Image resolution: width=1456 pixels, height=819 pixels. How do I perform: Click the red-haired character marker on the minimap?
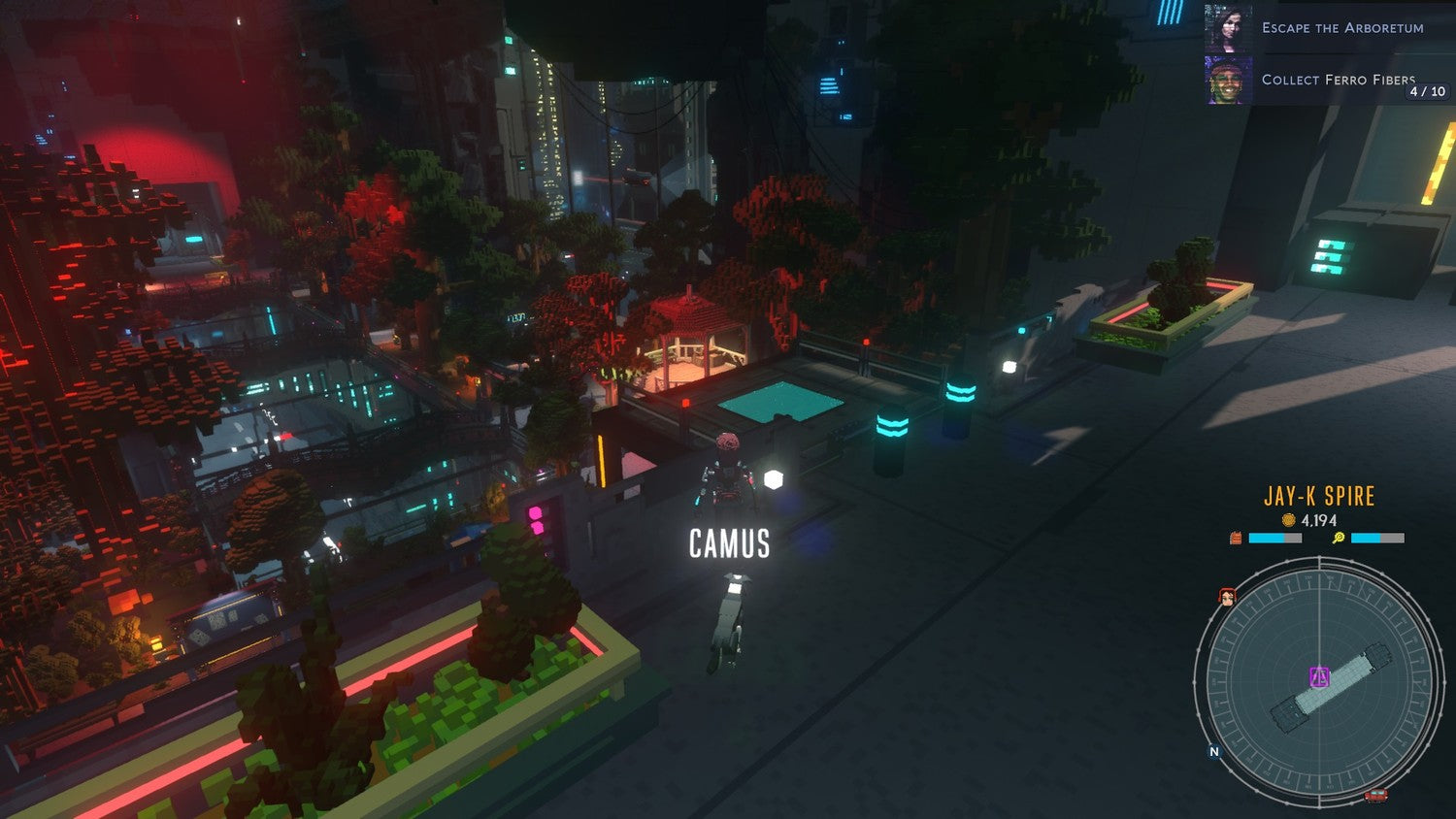click(1227, 597)
